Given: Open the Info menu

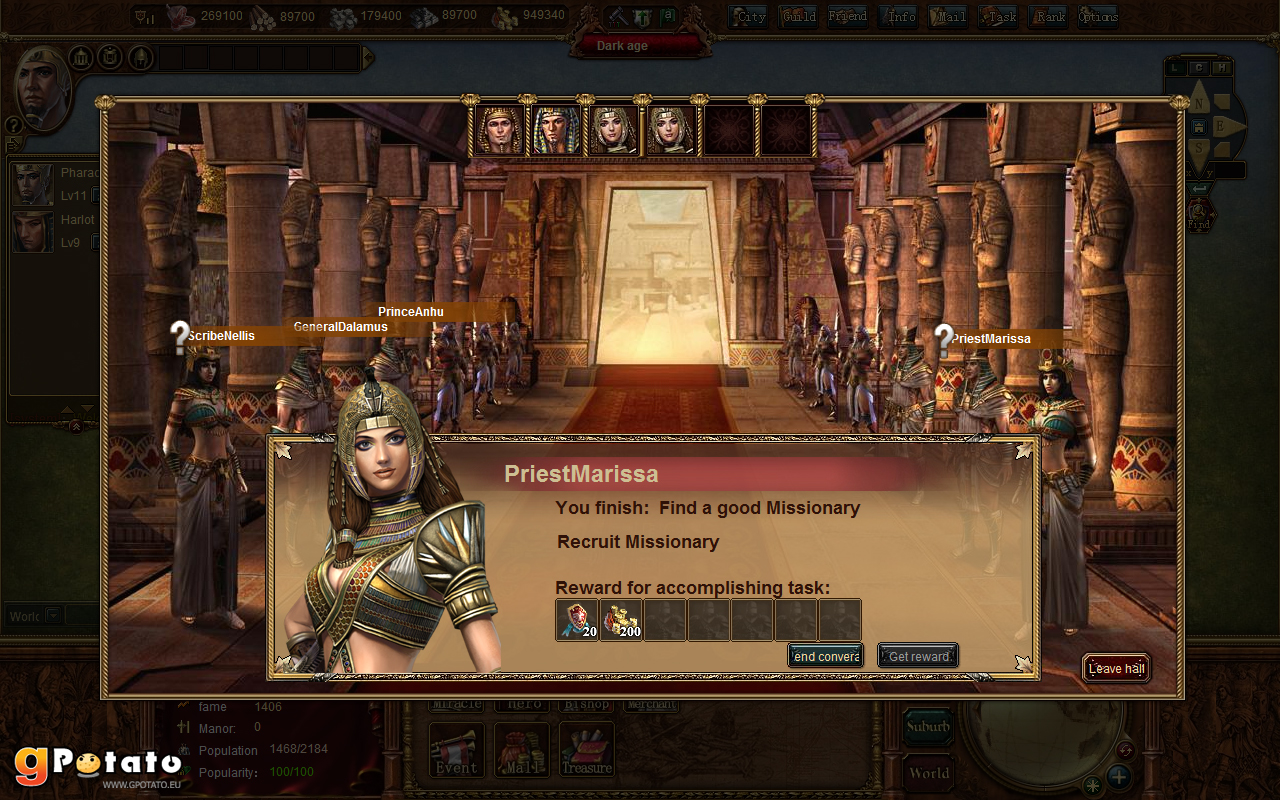Looking at the screenshot, I should click(x=899, y=16).
